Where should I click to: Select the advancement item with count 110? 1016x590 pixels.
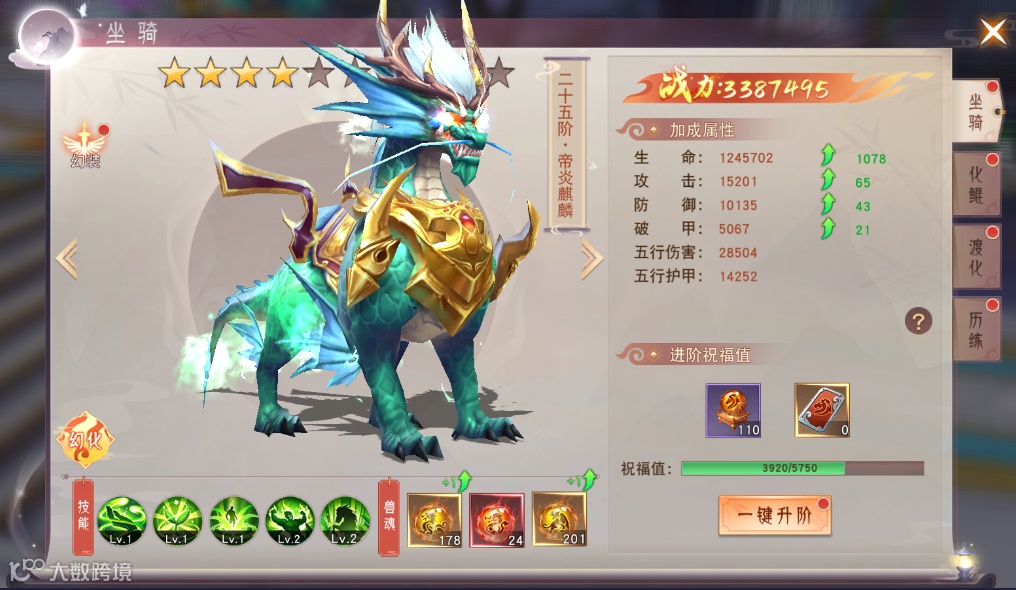pos(733,410)
